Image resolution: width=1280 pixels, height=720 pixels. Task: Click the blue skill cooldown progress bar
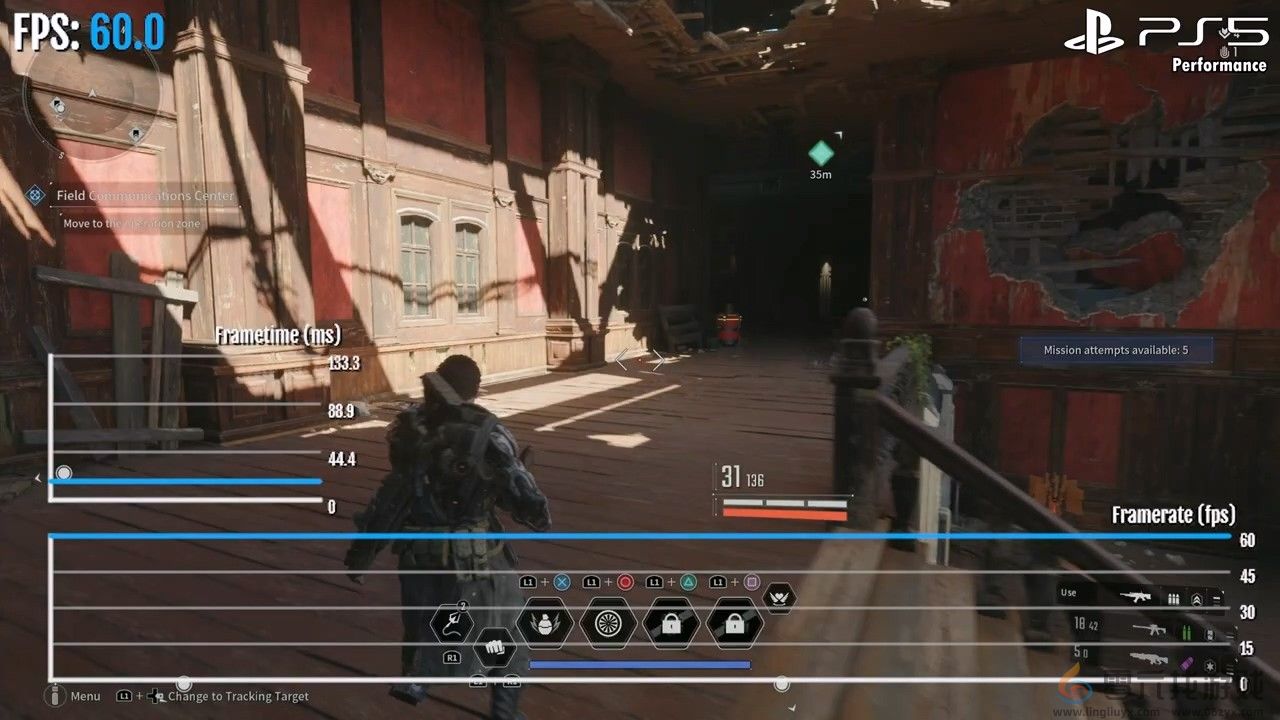(x=640, y=664)
